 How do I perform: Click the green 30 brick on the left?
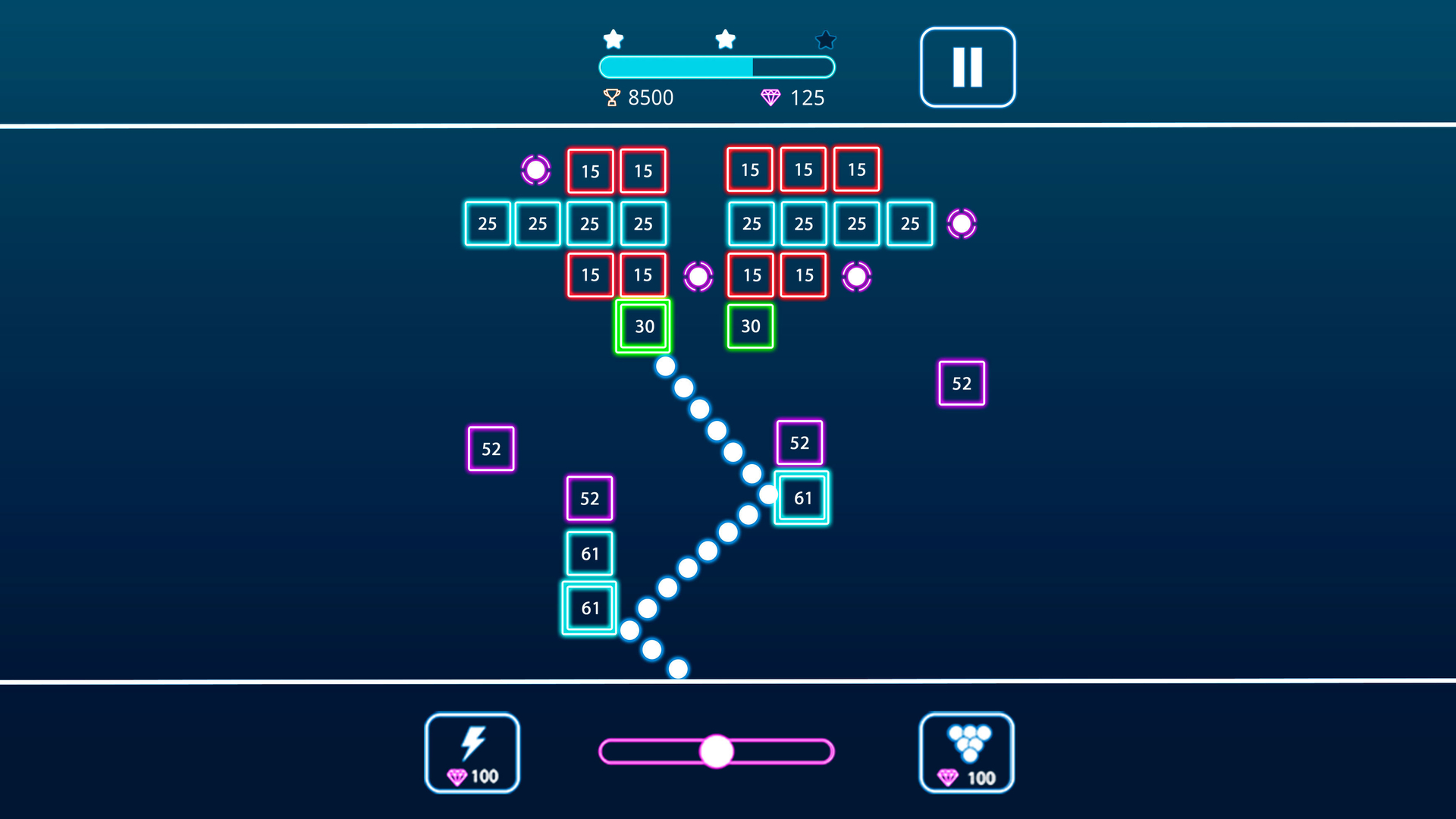643,326
